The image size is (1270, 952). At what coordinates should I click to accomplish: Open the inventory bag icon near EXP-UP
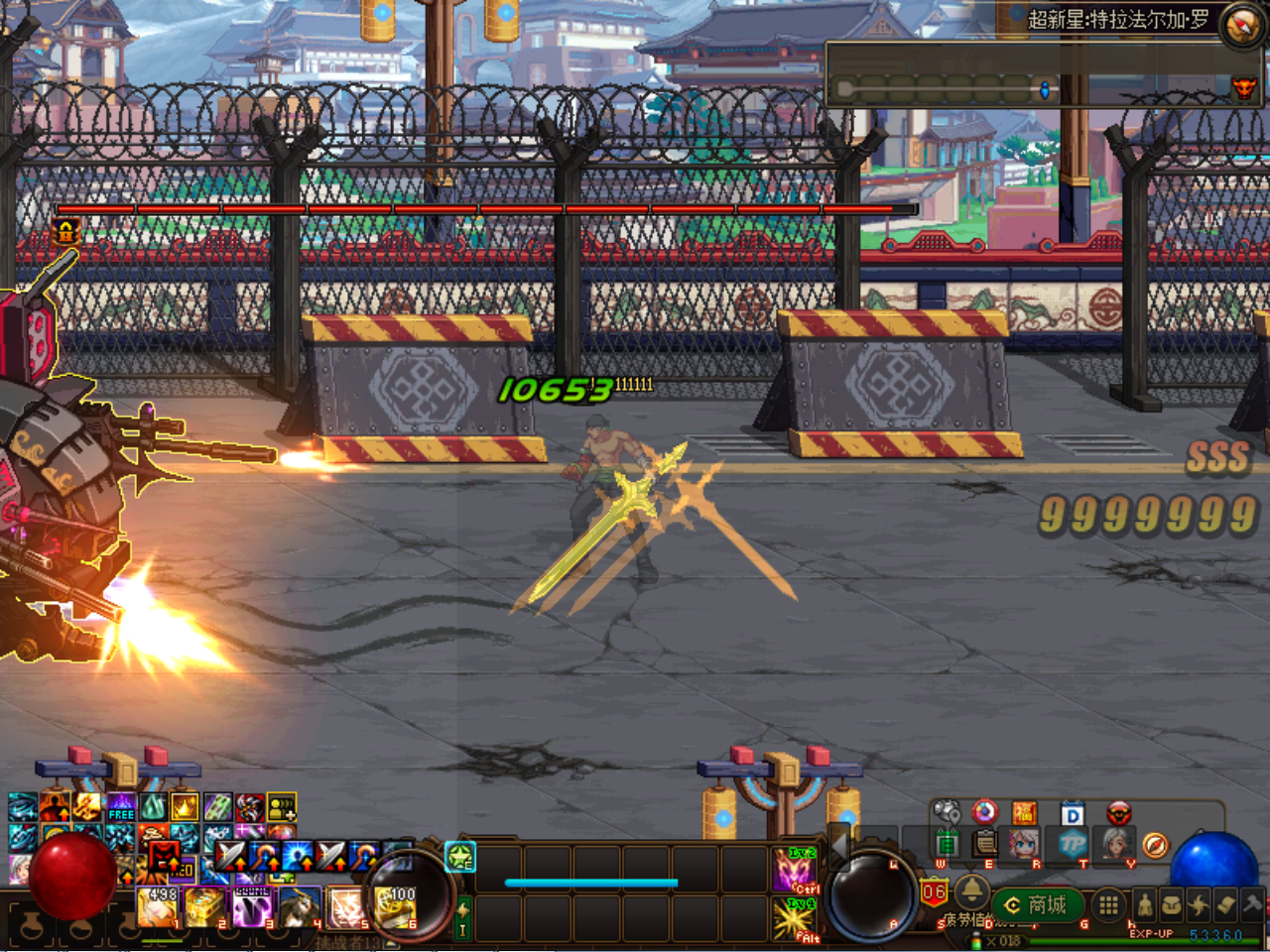[1172, 903]
